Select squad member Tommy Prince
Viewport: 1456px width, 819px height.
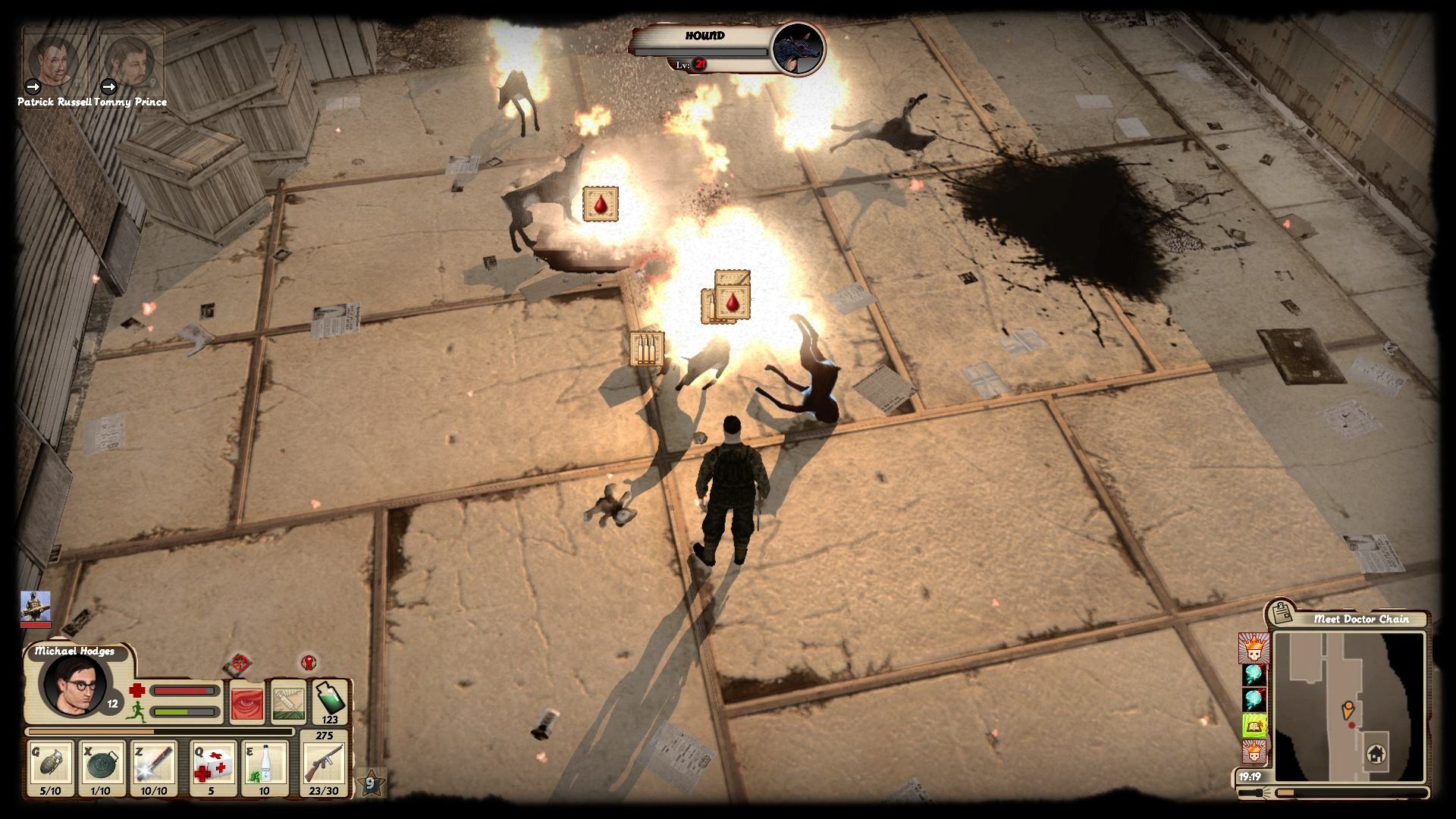click(x=130, y=62)
